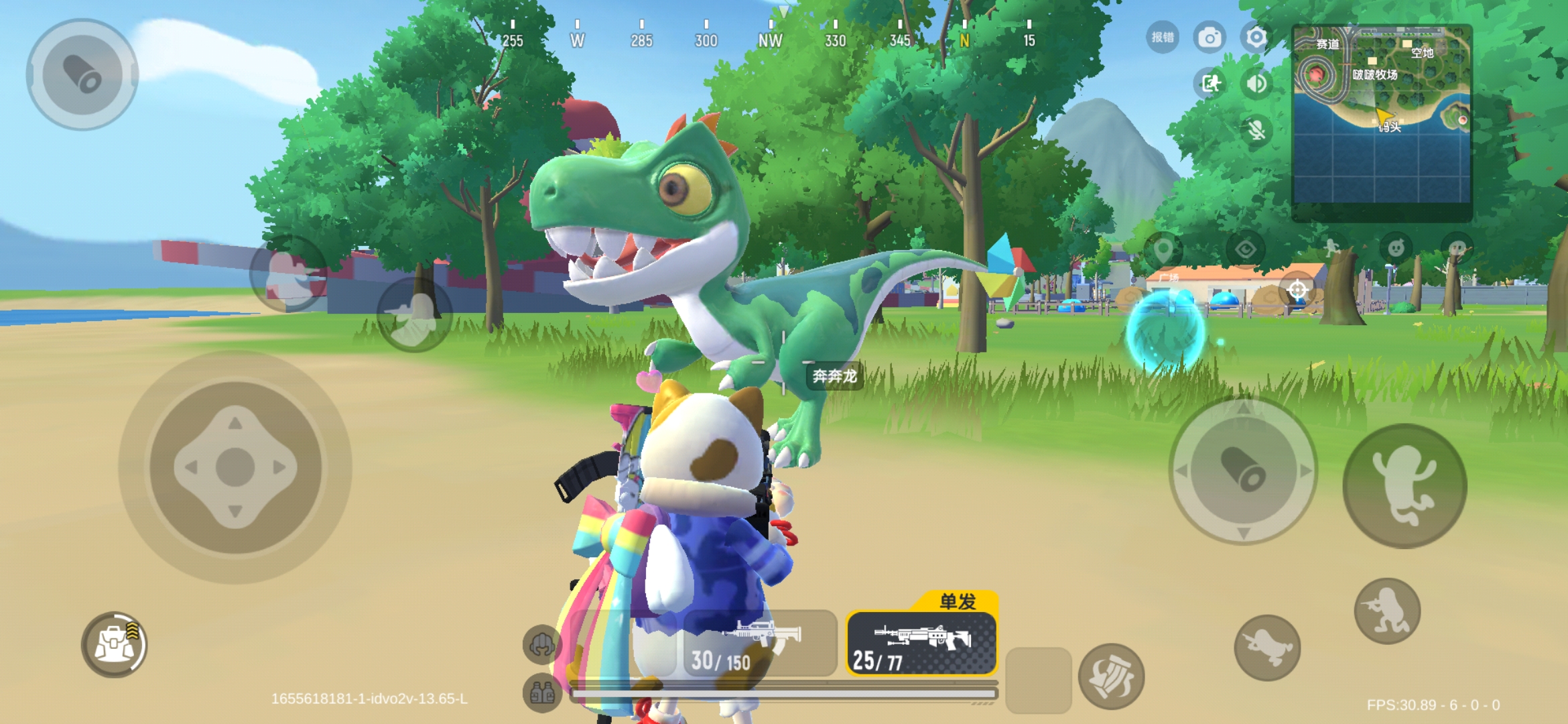The width and height of the screenshot is (1568, 724).
Task: Jump using the jumping figure button
Action: click(1404, 486)
